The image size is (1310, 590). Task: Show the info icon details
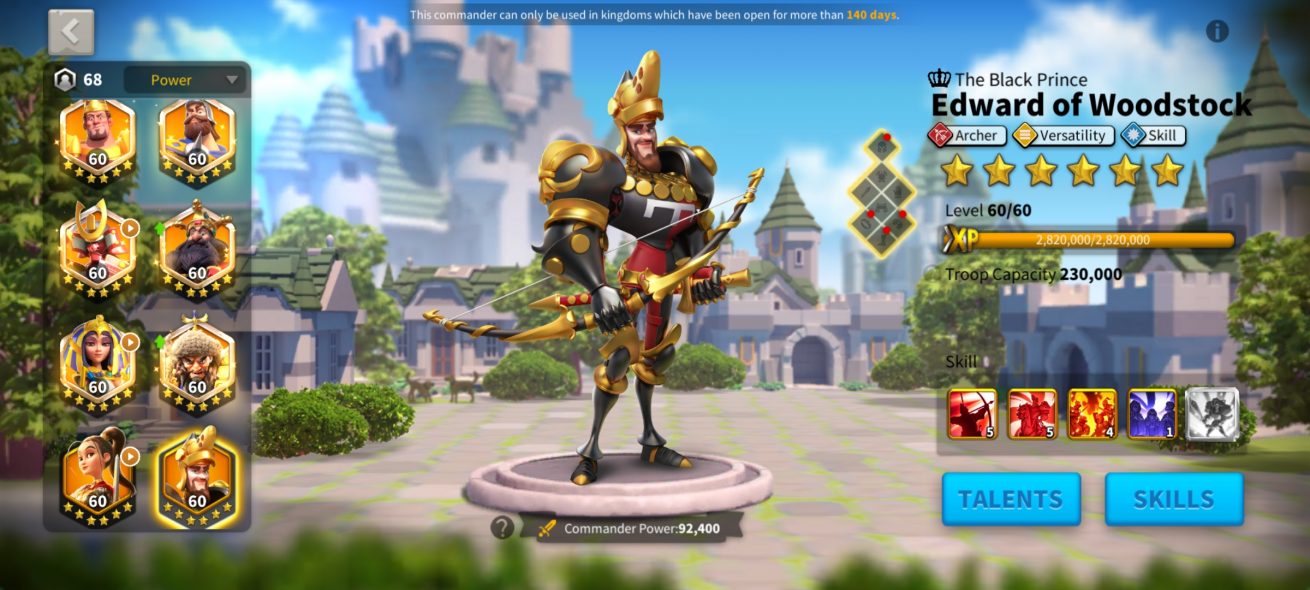pos(1217,31)
